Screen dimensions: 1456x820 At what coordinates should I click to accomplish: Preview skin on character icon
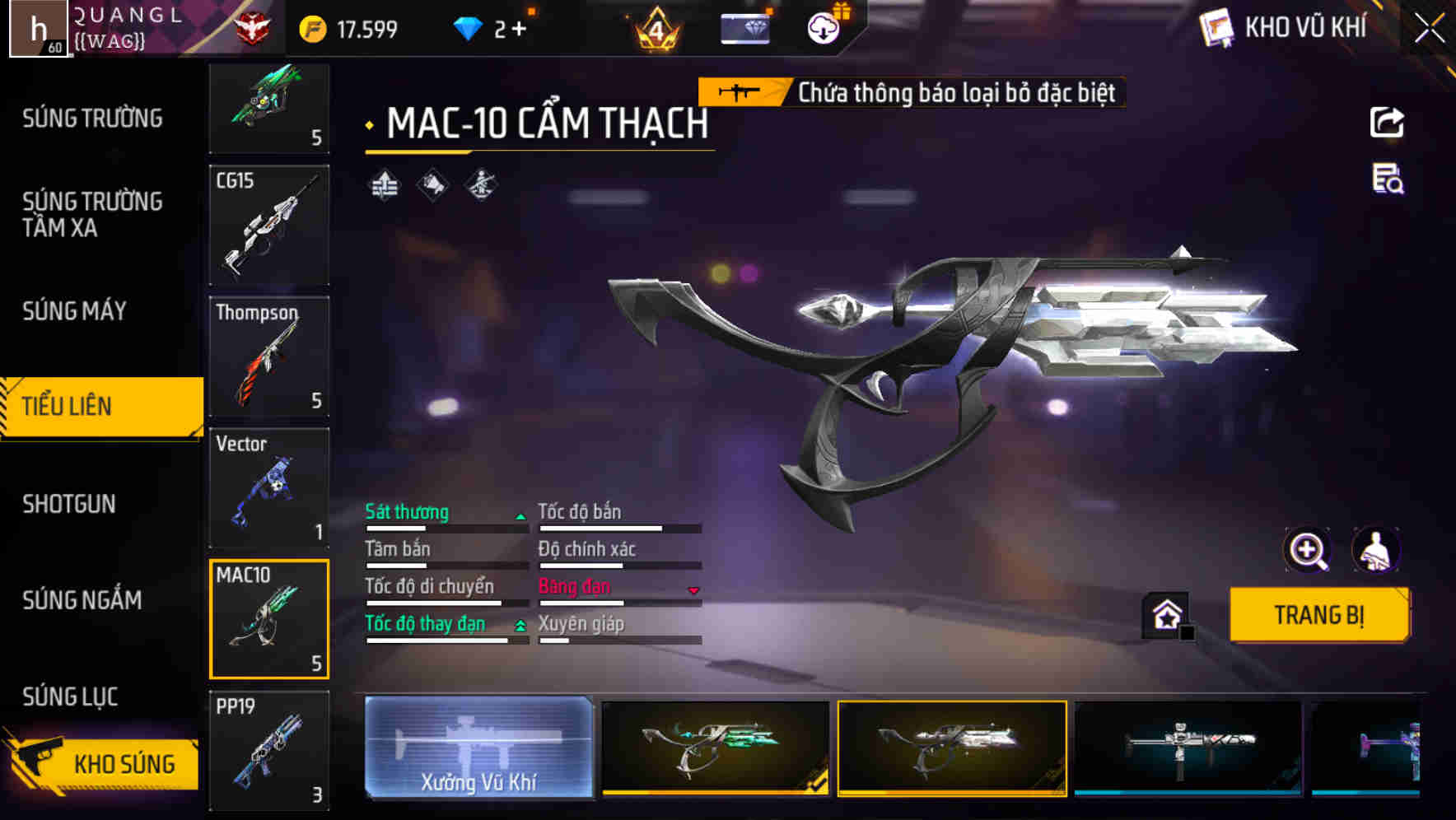coord(1375,550)
